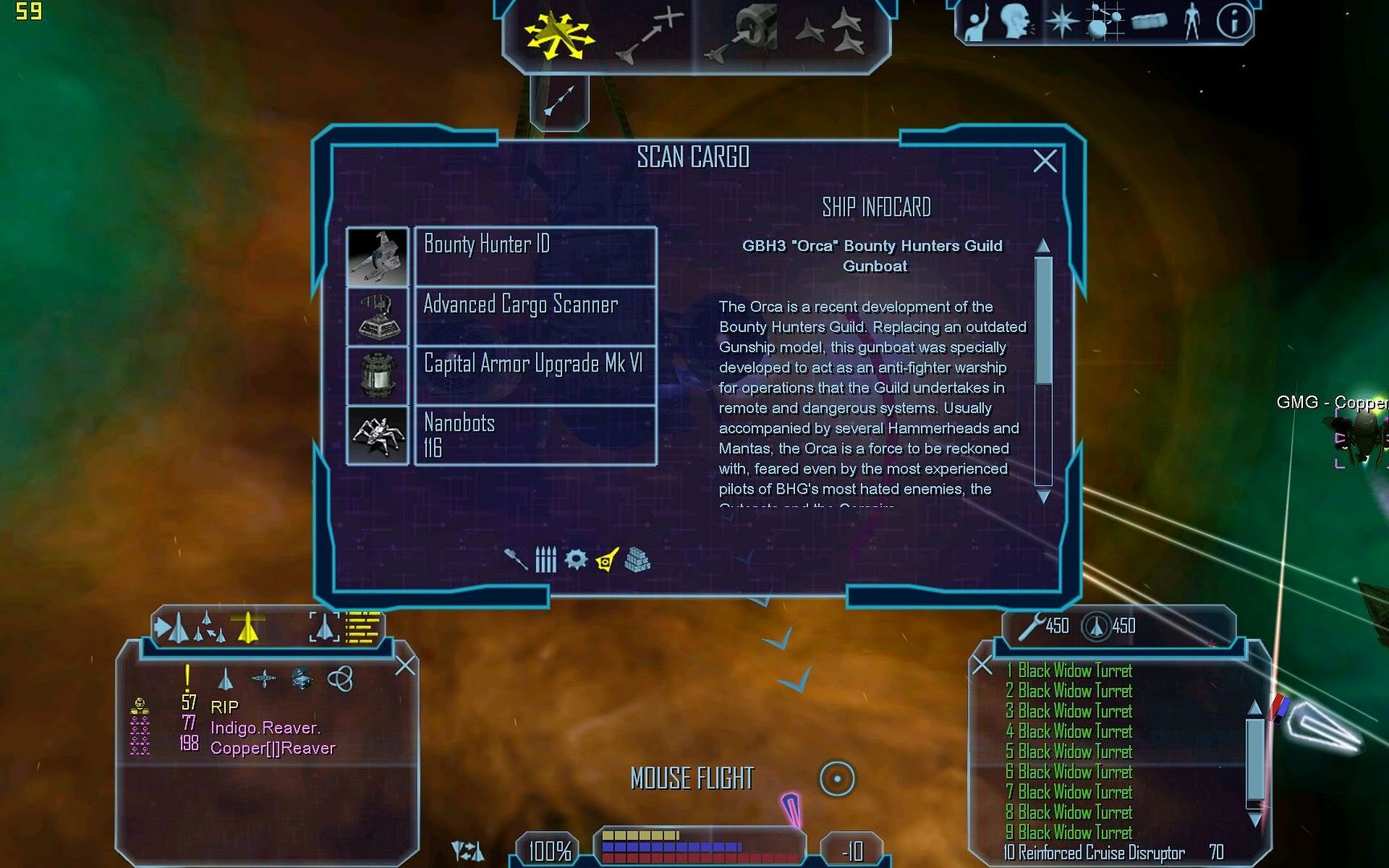Activate the yellow free flight maneuver icon
Image resolution: width=1389 pixels, height=868 pixels.
(558, 35)
